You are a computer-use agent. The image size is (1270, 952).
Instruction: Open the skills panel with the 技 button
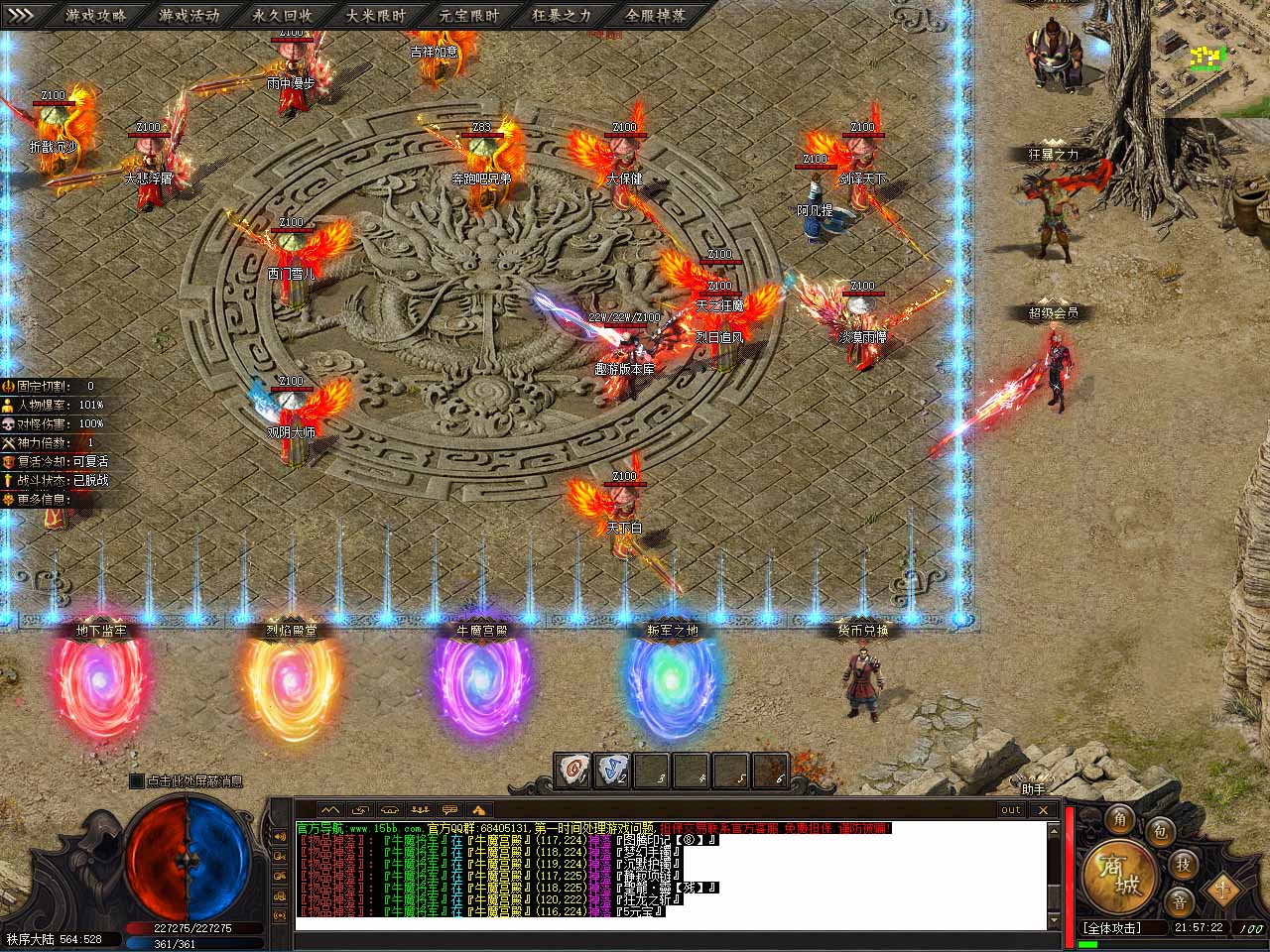[x=1183, y=863]
